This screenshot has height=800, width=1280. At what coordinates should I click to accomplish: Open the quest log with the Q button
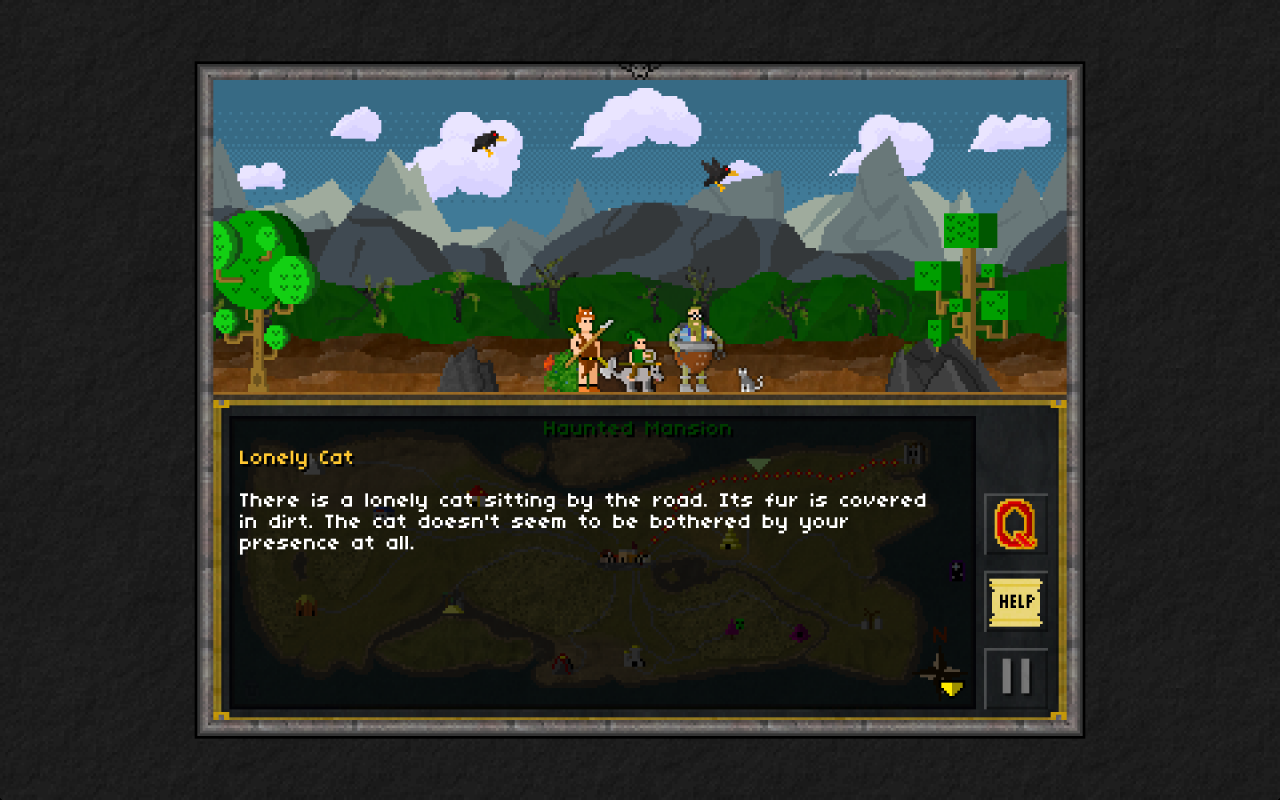click(1015, 524)
